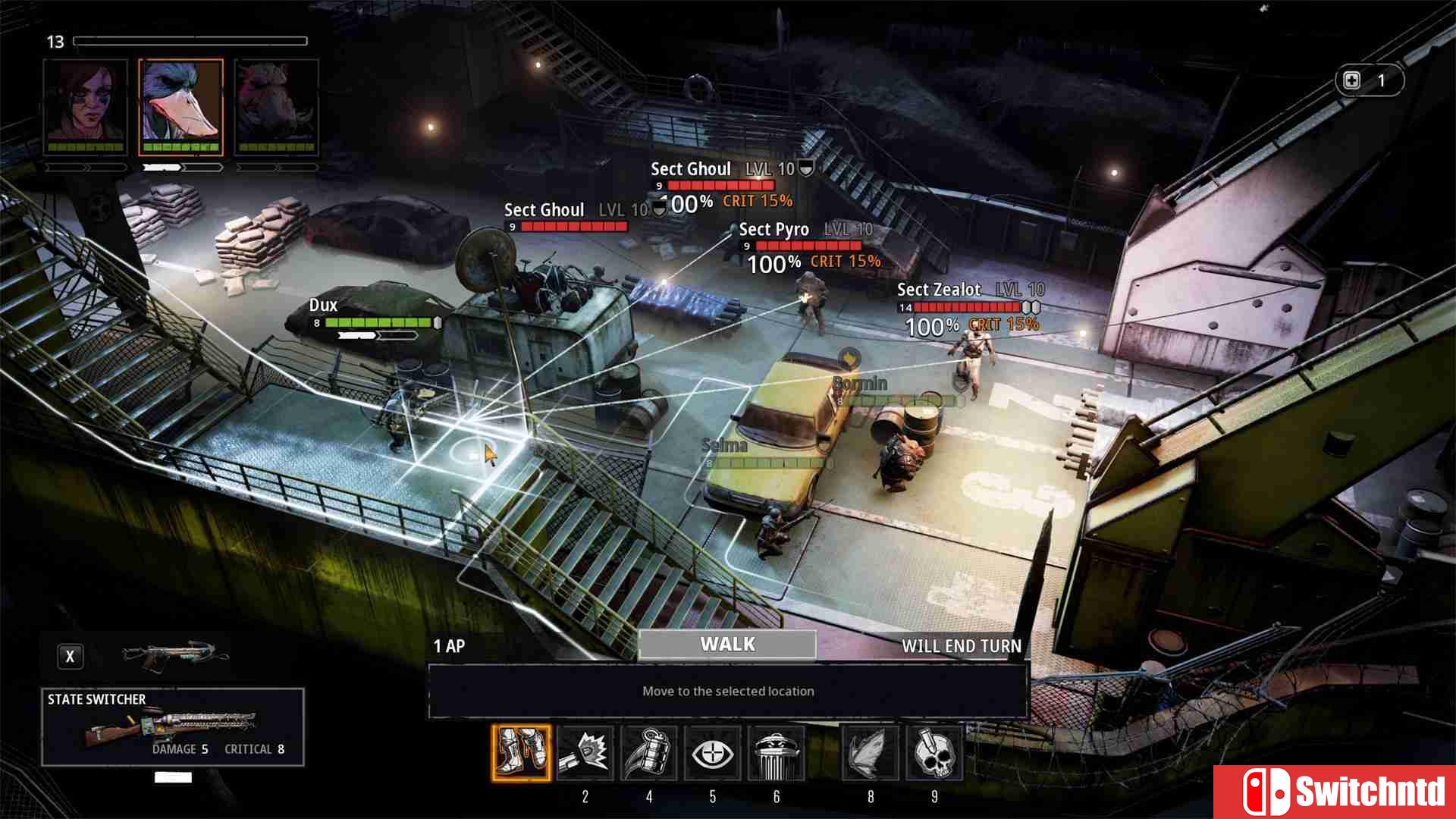Screen dimensions: 1456x819
Task: Click the turn counter progress bar at top
Action: tap(190, 42)
